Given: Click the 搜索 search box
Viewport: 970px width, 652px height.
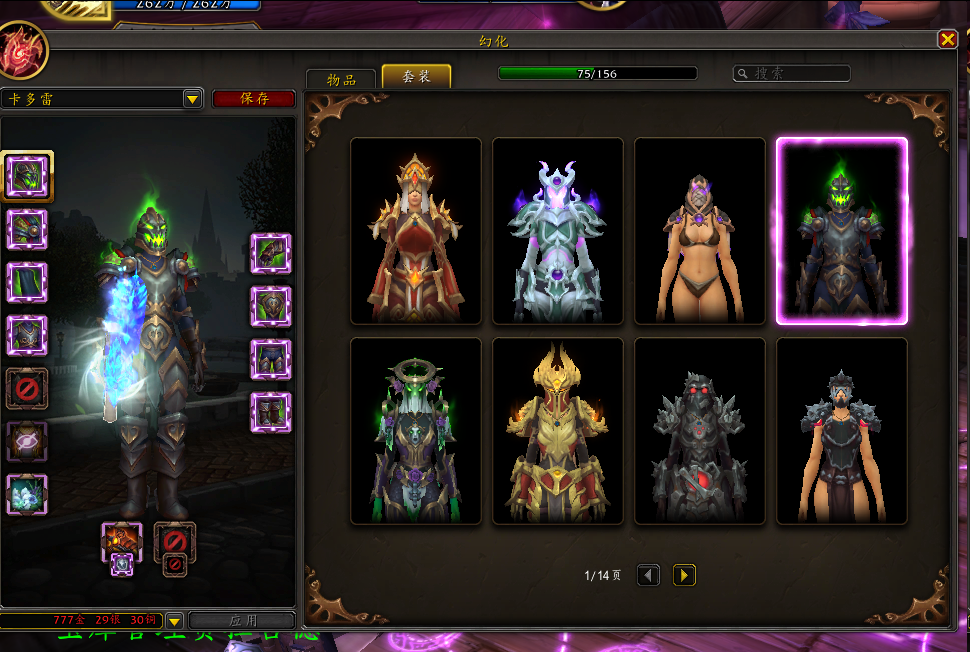Looking at the screenshot, I should pyautogui.click(x=792, y=73).
